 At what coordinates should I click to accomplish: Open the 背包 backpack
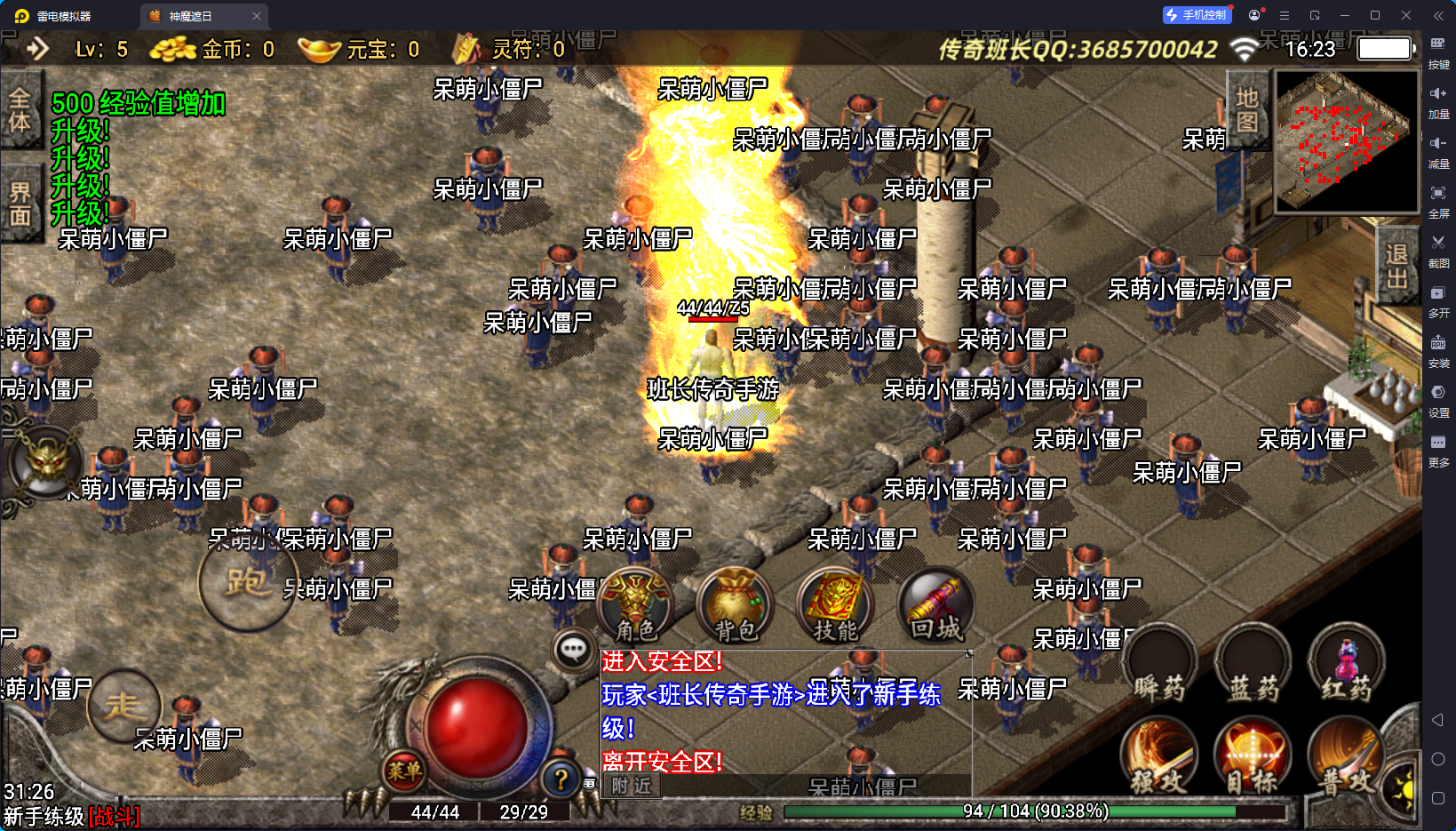coord(735,606)
